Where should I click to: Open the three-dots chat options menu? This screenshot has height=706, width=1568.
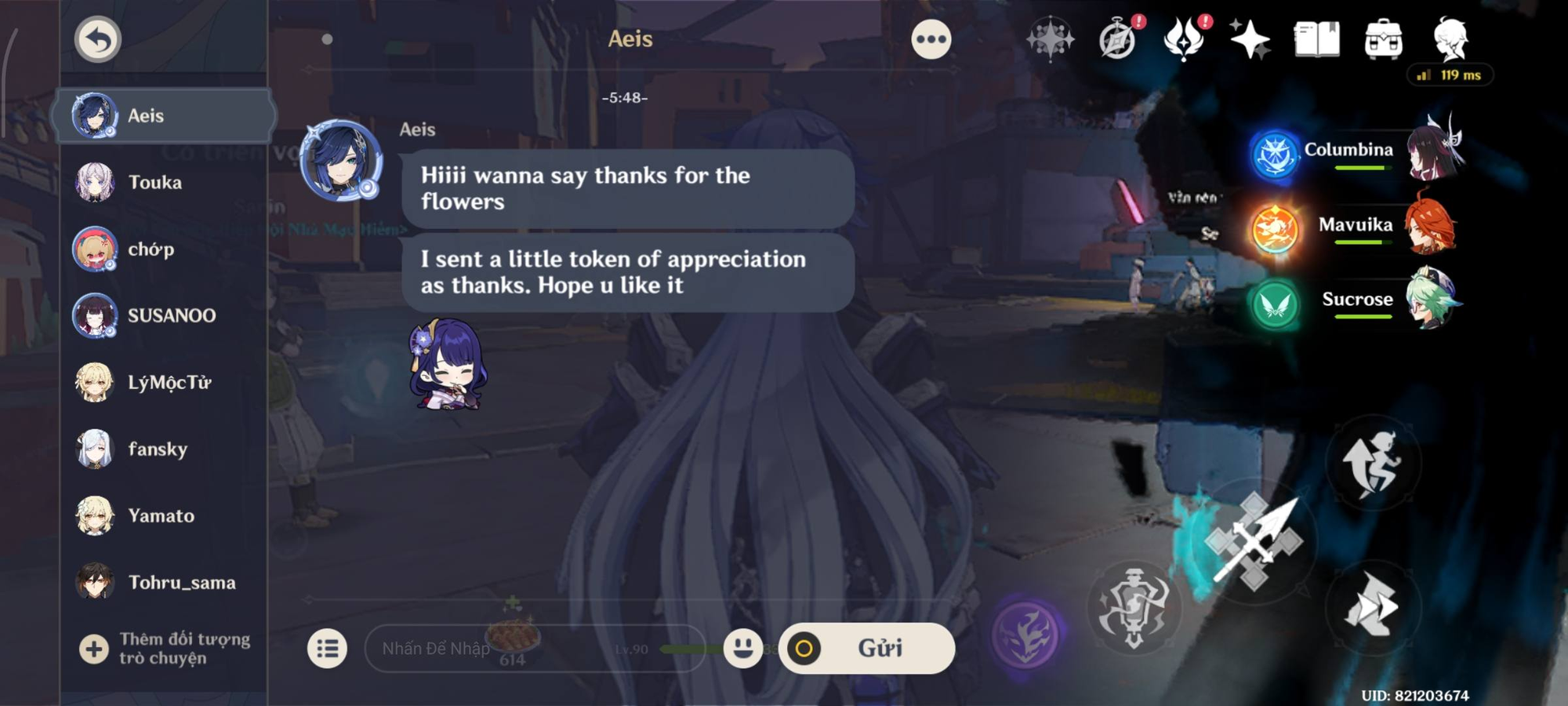point(931,39)
